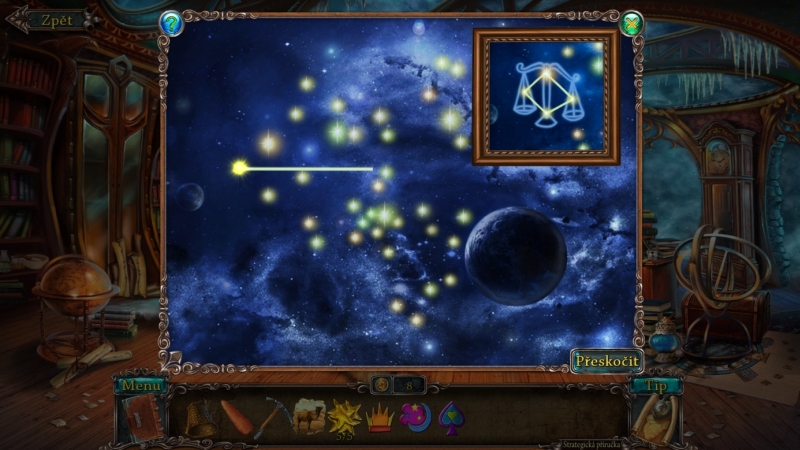Open the puzzle help question mark
Screen dimensions: 800x450
pyautogui.click(x=171, y=23)
